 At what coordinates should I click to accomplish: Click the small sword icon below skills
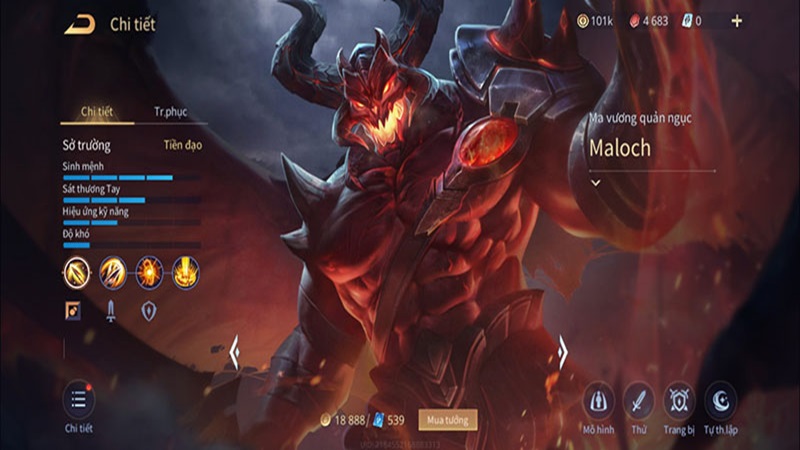pos(111,311)
